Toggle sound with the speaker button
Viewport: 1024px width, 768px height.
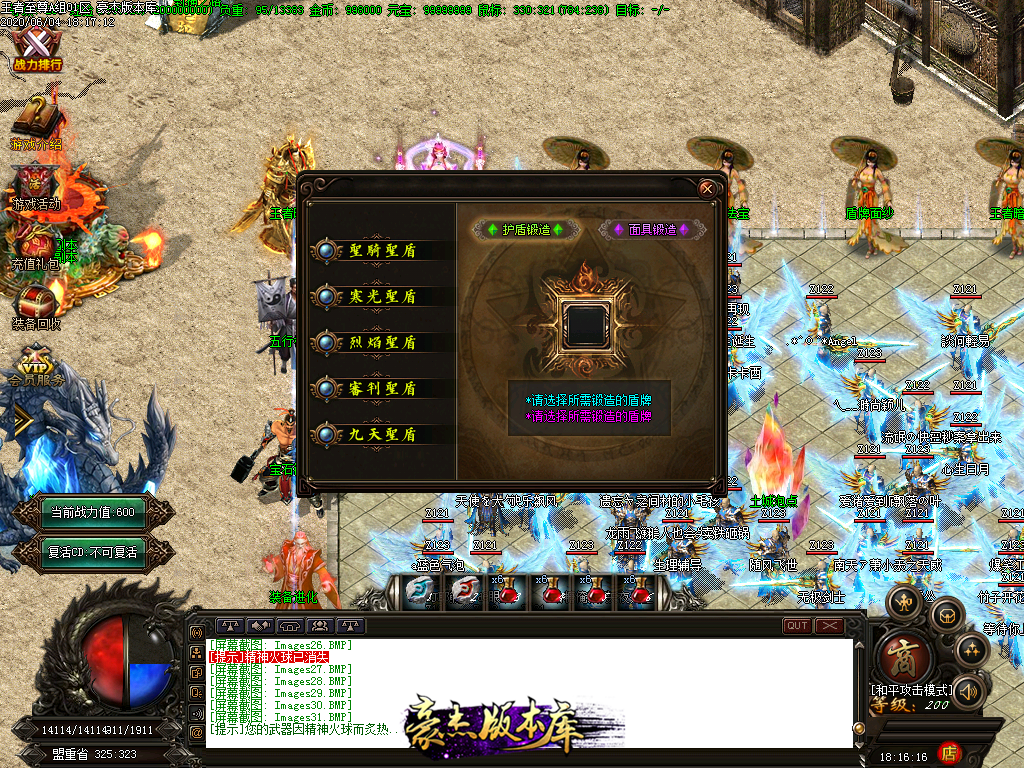(968, 691)
